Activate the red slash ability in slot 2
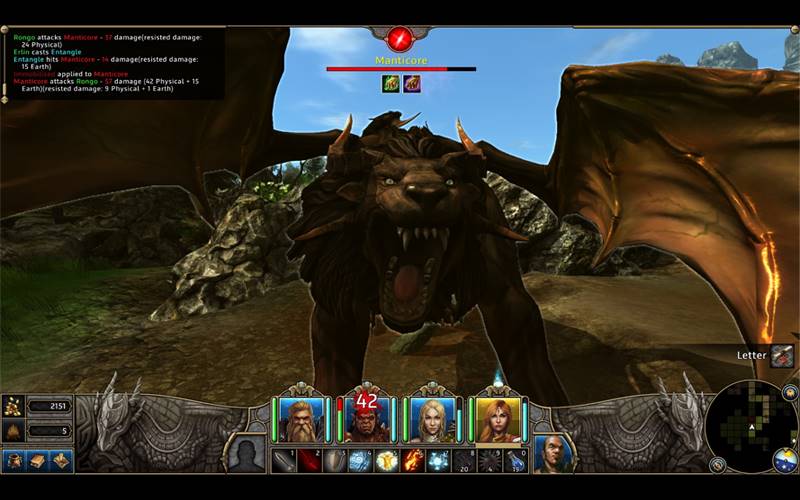This screenshot has width=800, height=500. click(x=309, y=460)
